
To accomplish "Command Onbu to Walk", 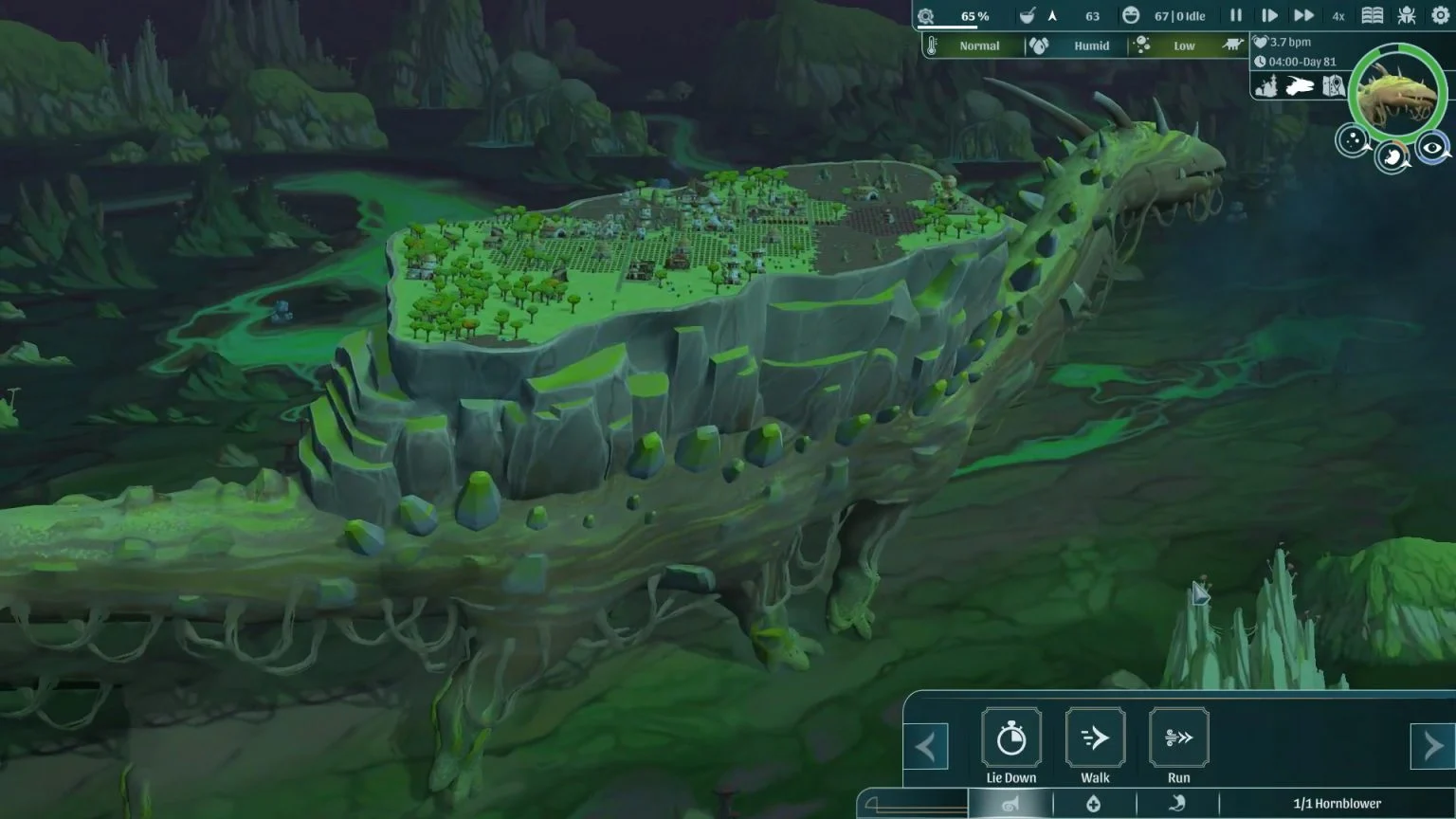I will coord(1094,737).
